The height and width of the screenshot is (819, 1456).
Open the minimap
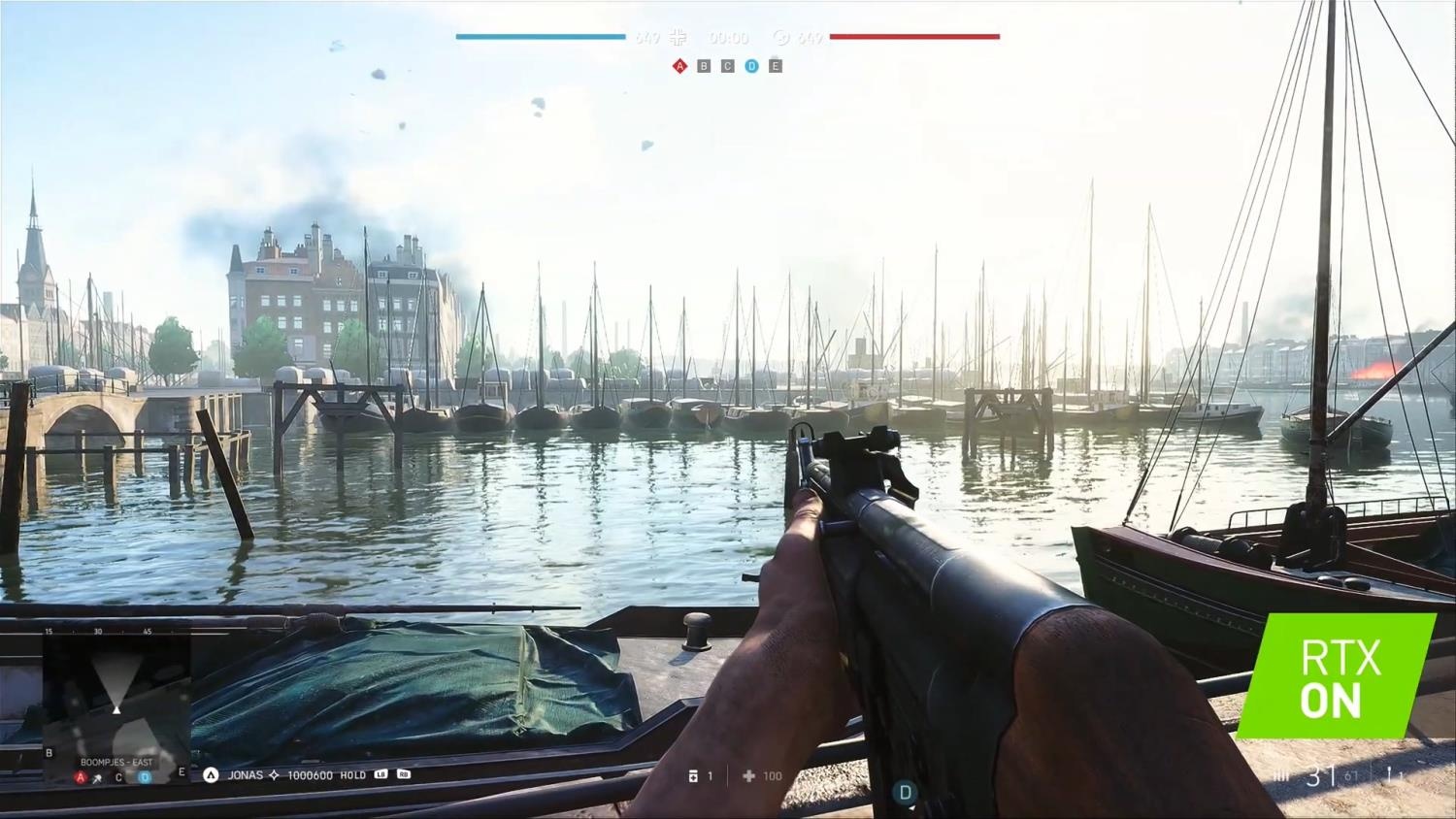pos(116,696)
